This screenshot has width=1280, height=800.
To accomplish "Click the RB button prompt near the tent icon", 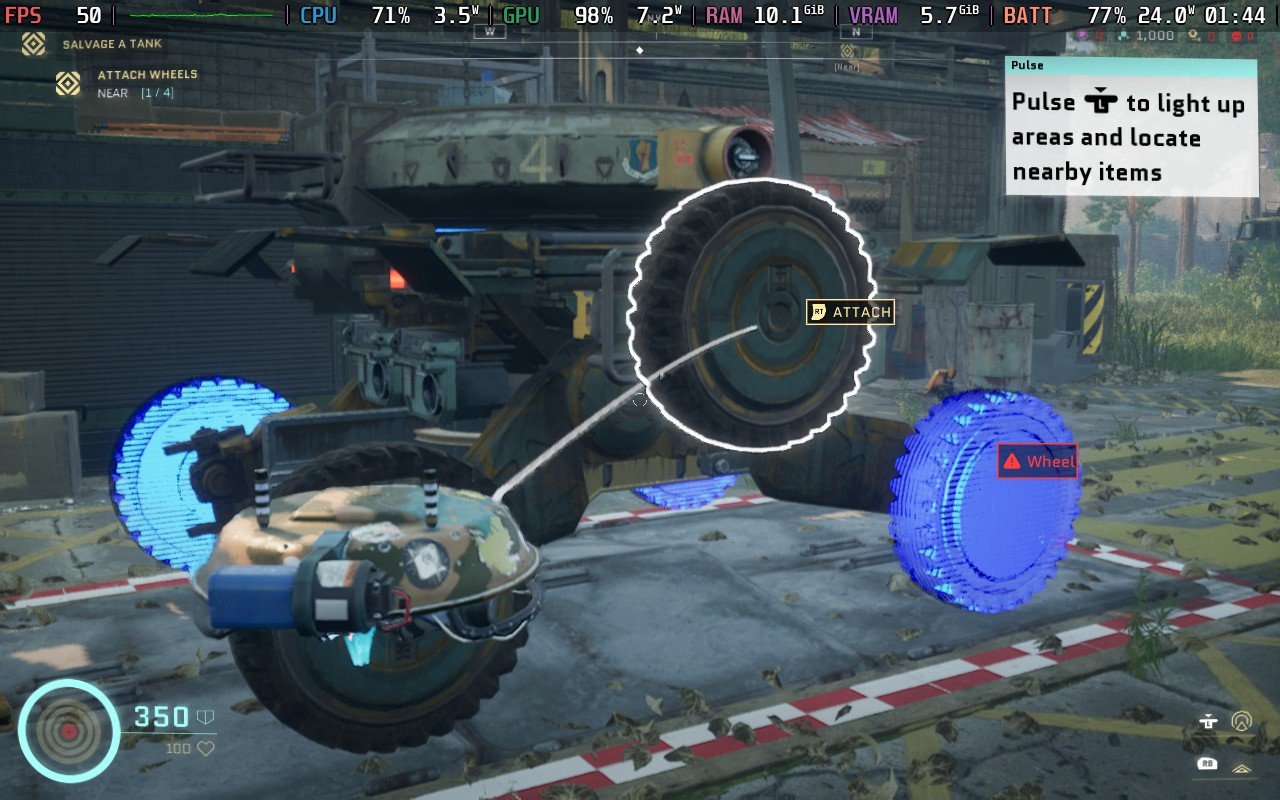I will 1207,762.
